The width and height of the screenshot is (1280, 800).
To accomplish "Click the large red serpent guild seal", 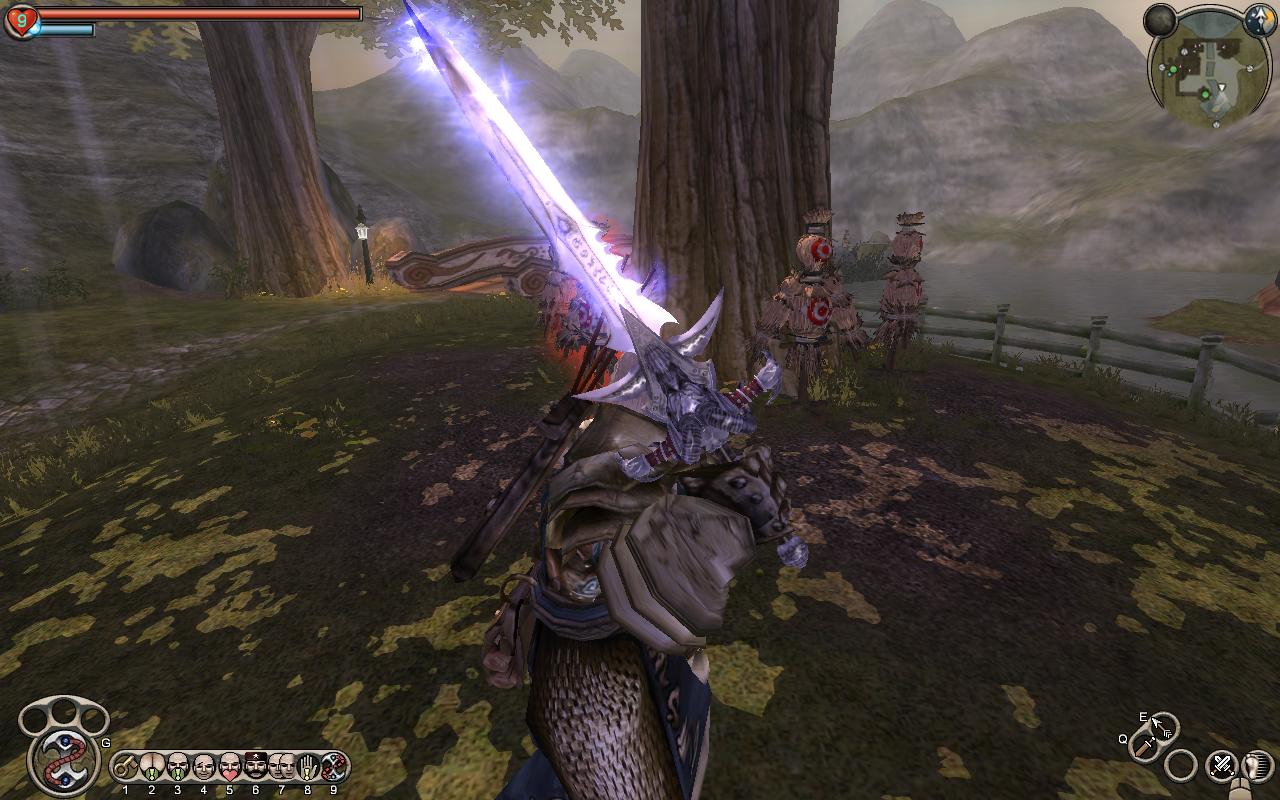I will pos(63,758).
